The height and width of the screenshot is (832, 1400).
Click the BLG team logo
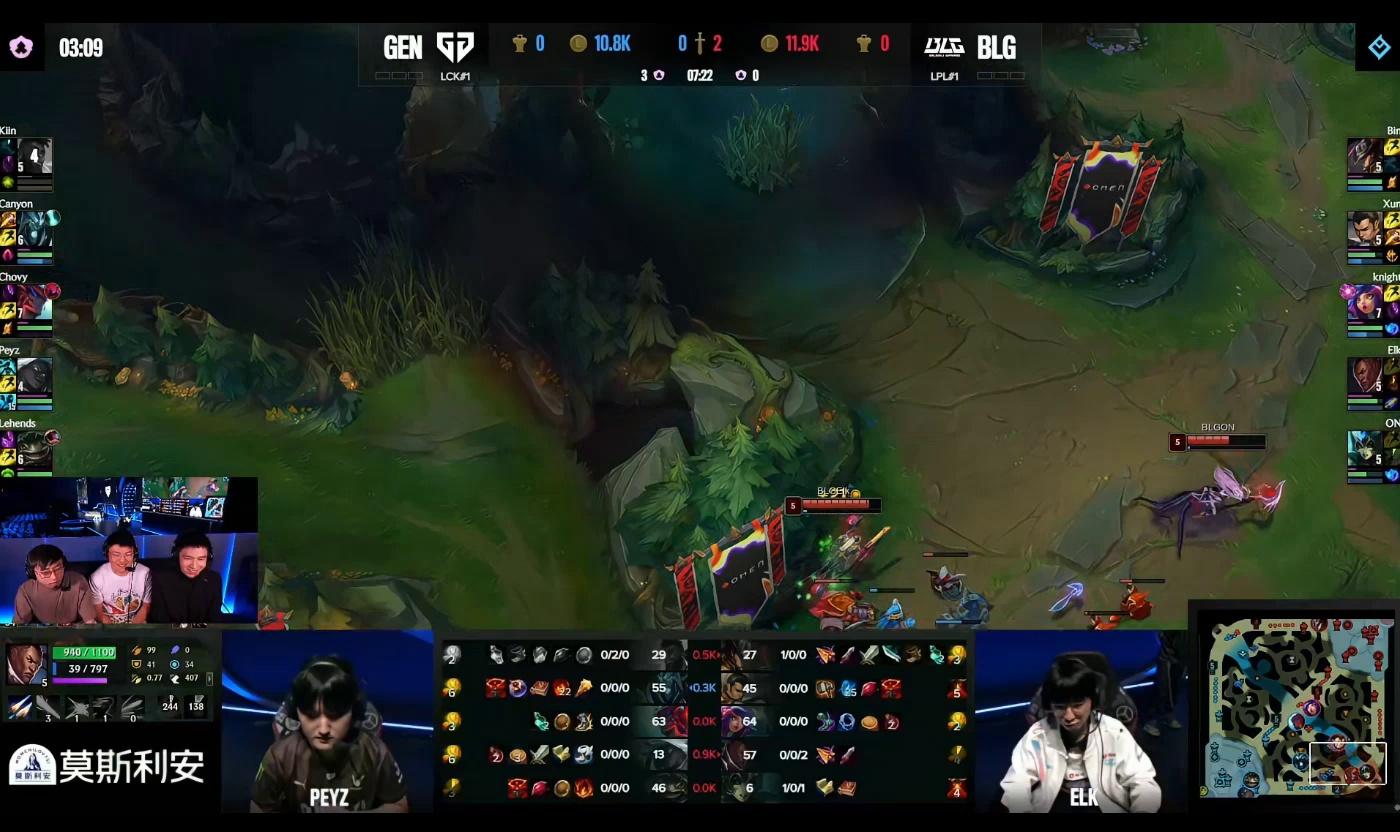click(943, 47)
